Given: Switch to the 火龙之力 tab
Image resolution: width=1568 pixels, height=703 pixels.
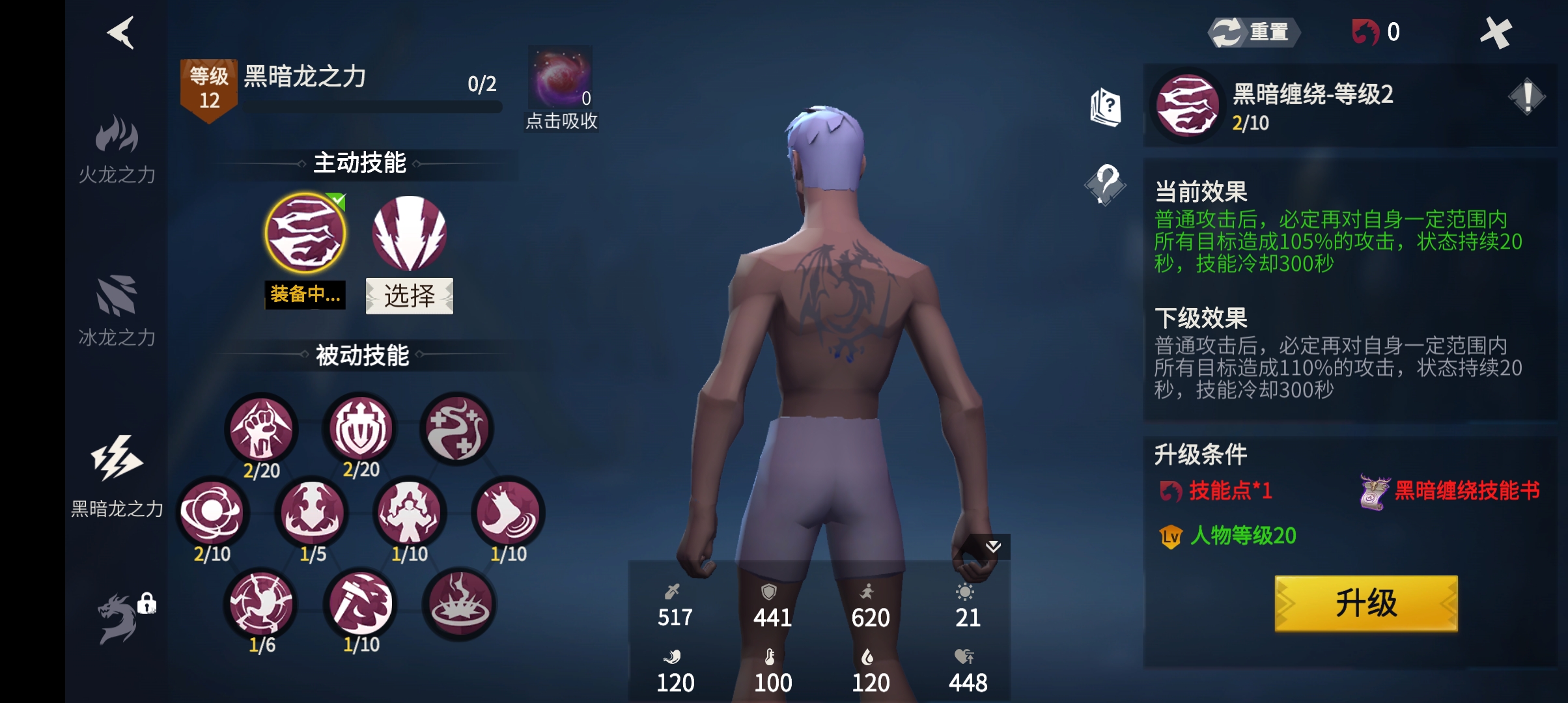Looking at the screenshot, I should tap(117, 148).
